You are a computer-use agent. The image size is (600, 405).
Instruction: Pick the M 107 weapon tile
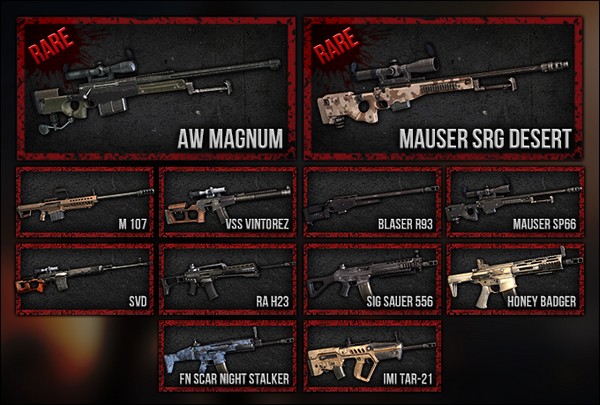pyautogui.click(x=85, y=202)
